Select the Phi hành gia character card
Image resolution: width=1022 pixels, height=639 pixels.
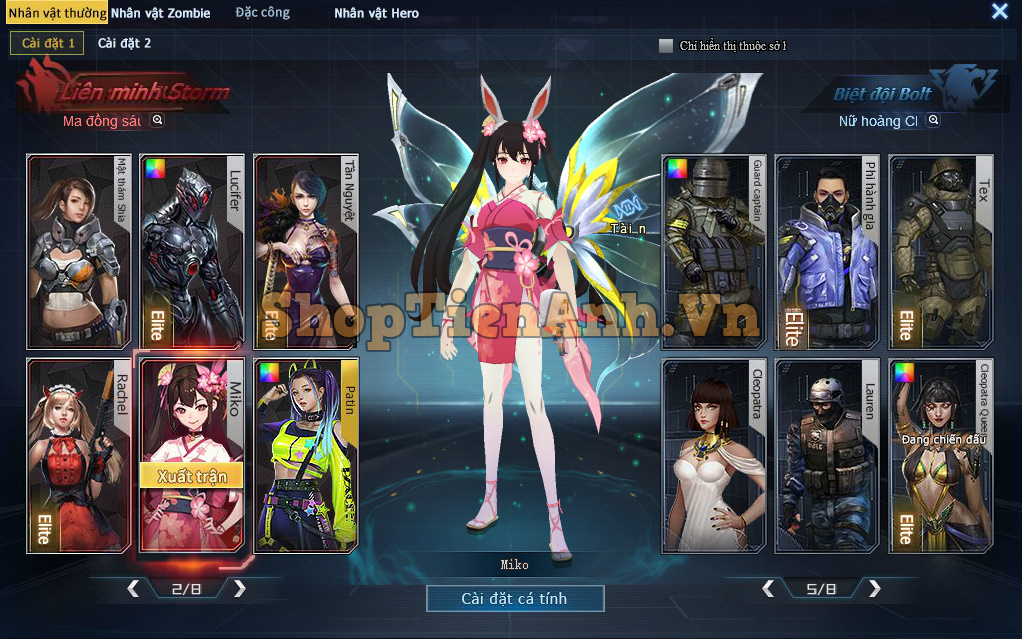827,250
